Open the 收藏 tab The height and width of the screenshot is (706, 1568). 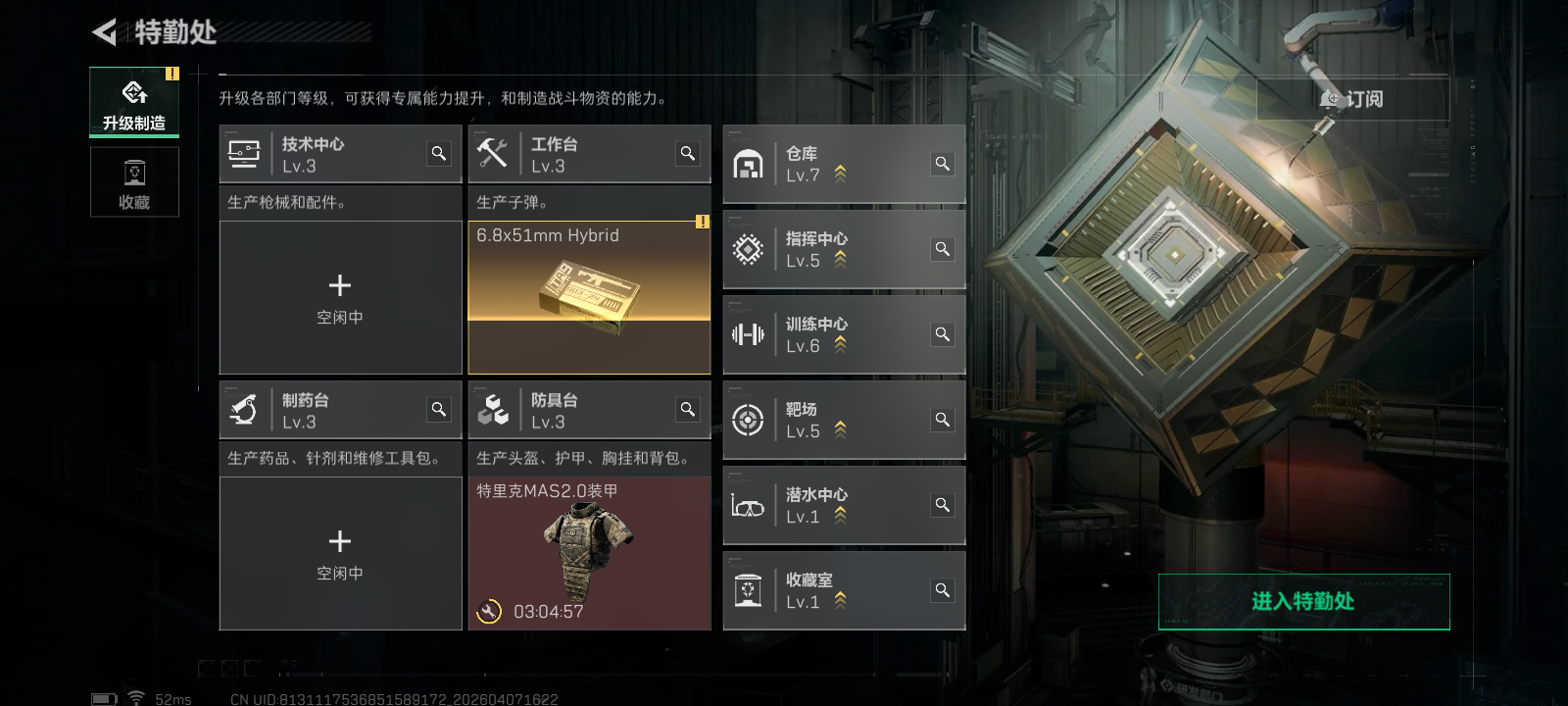134,182
